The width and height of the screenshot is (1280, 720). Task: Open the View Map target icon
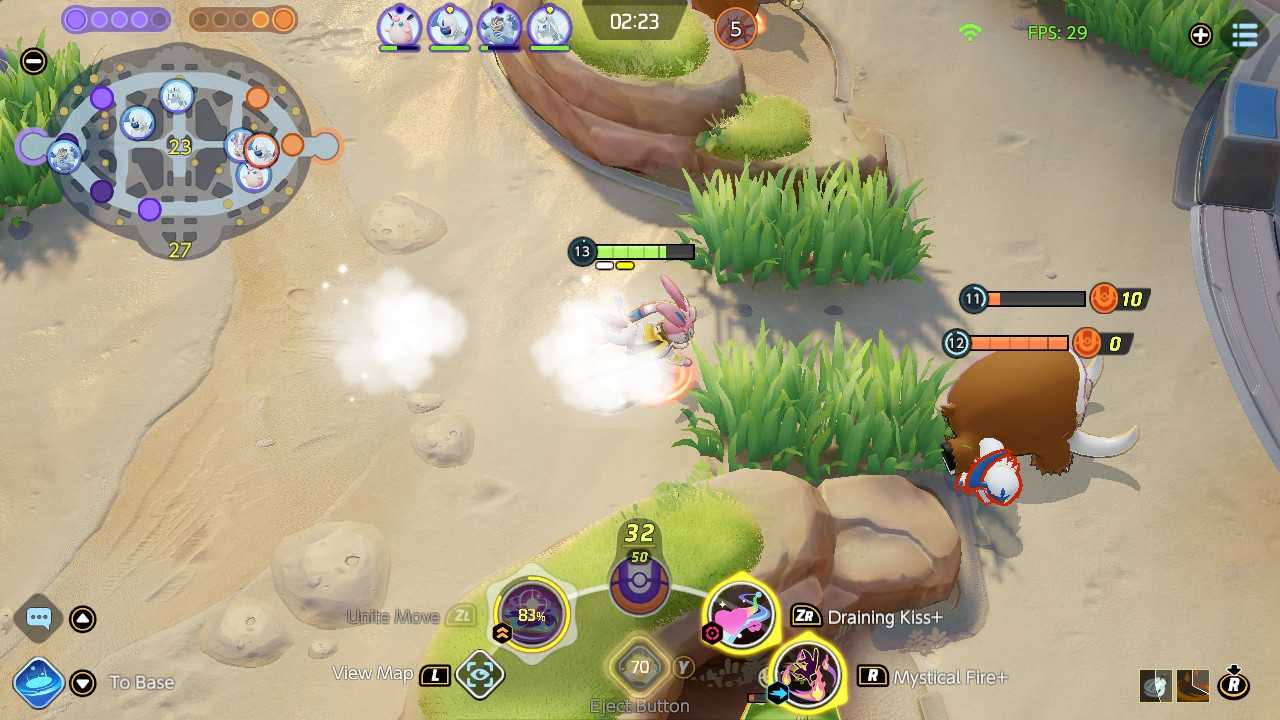point(479,675)
